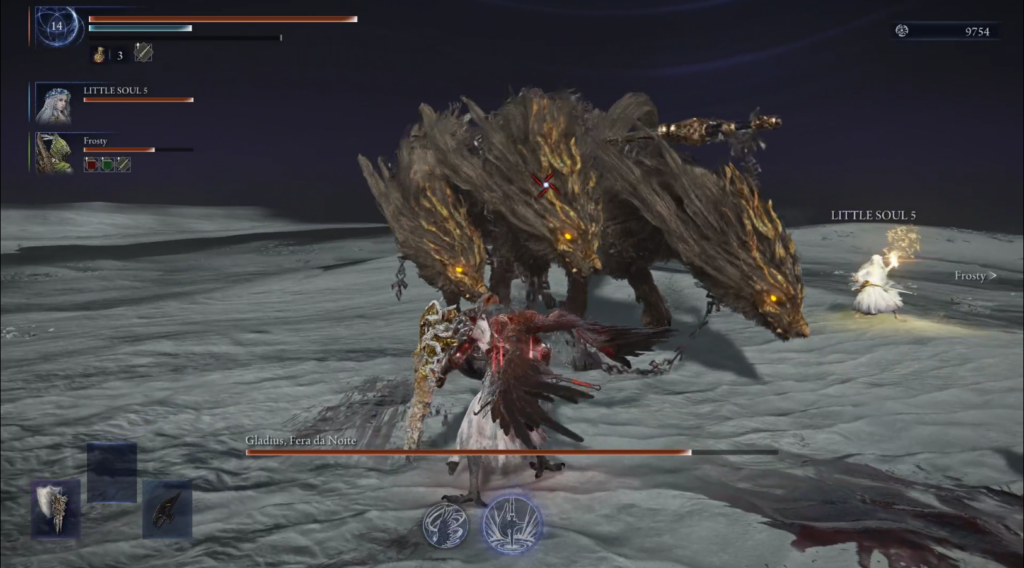Select LITTLE SOUL 5's teammate portrait
The width and height of the screenshot is (1024, 568).
(x=54, y=104)
